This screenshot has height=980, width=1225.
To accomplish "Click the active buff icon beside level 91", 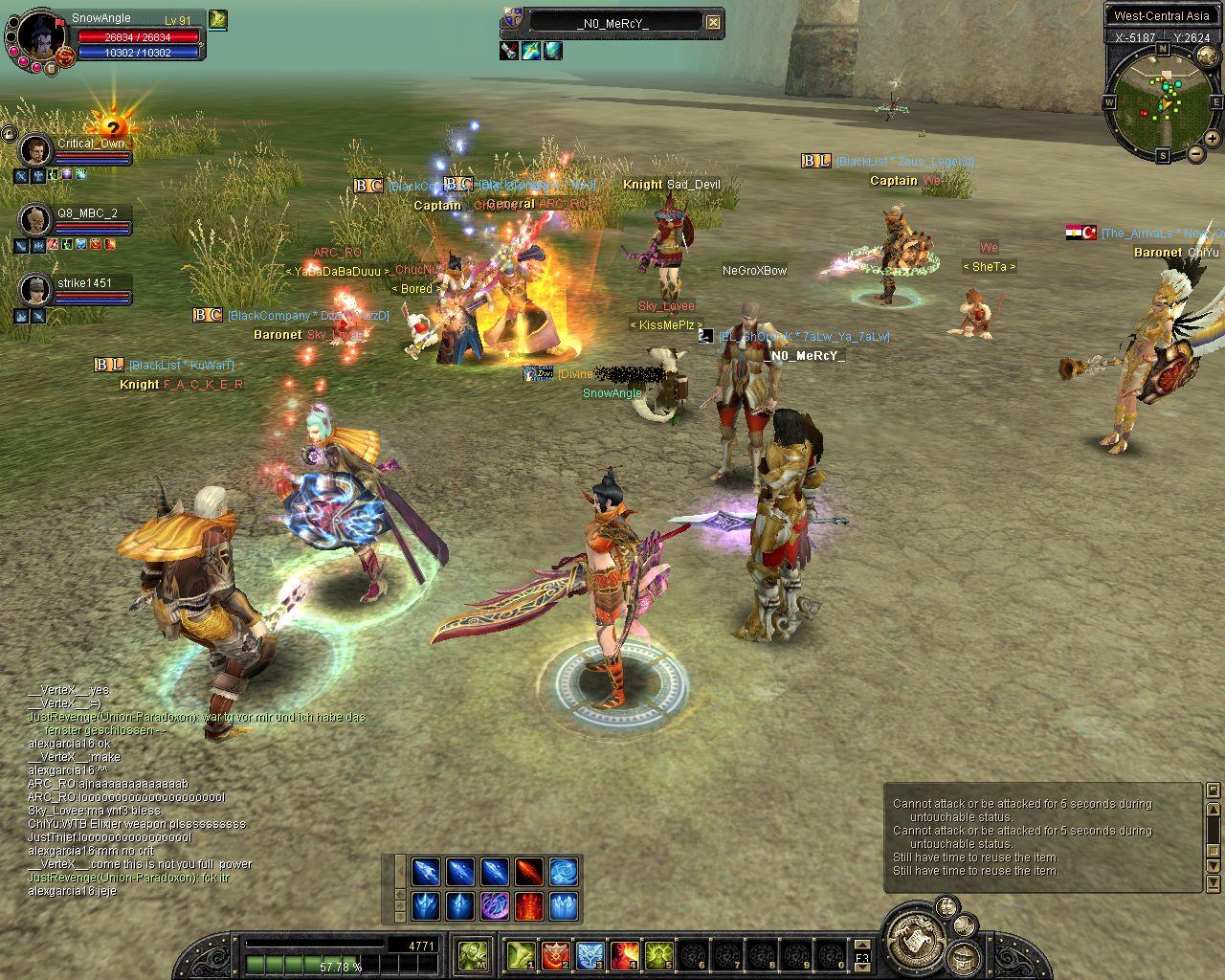I will coord(218,19).
